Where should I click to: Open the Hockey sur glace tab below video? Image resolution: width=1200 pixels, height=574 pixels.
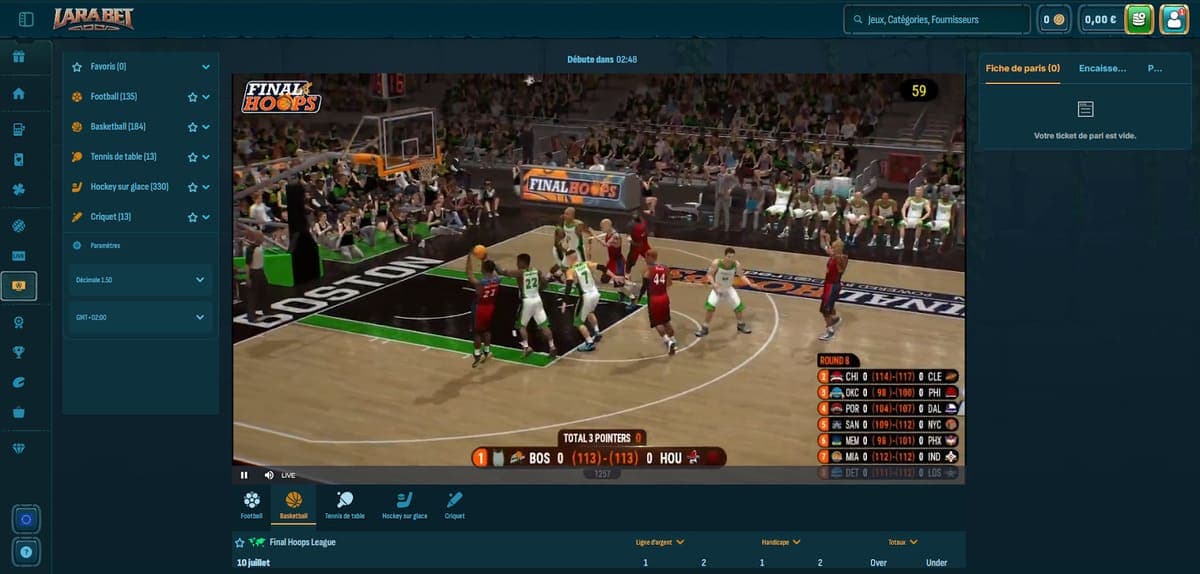click(x=404, y=503)
